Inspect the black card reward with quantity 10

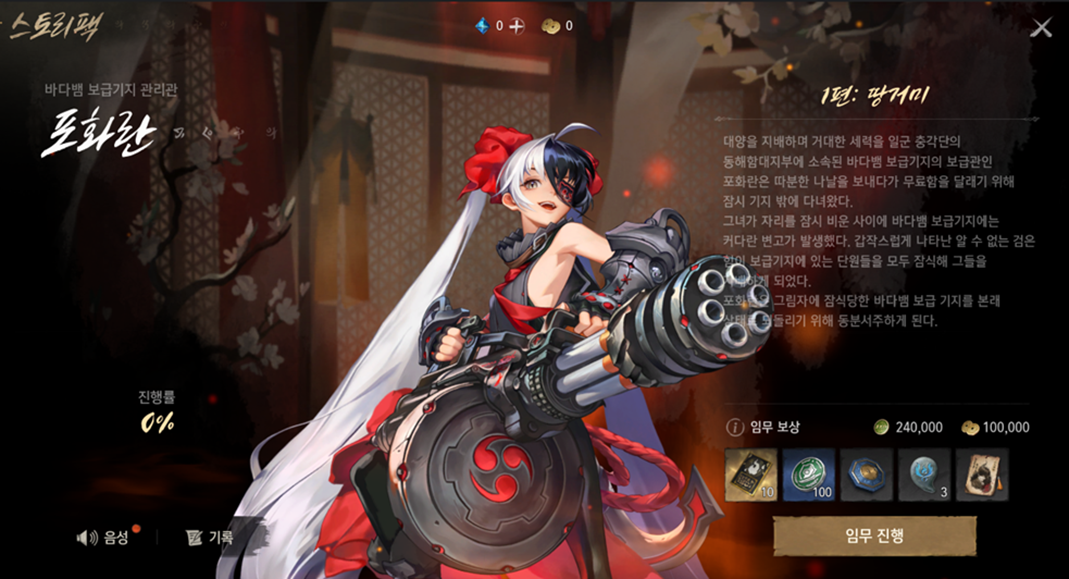click(751, 474)
